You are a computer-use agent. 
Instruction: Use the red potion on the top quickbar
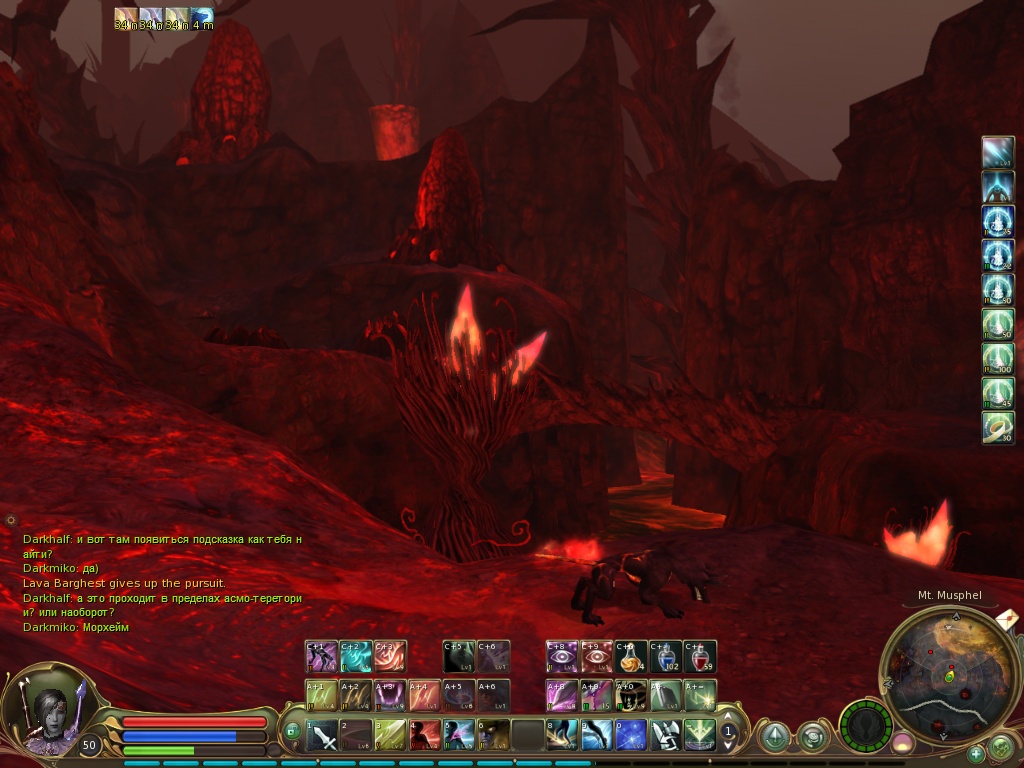700,657
